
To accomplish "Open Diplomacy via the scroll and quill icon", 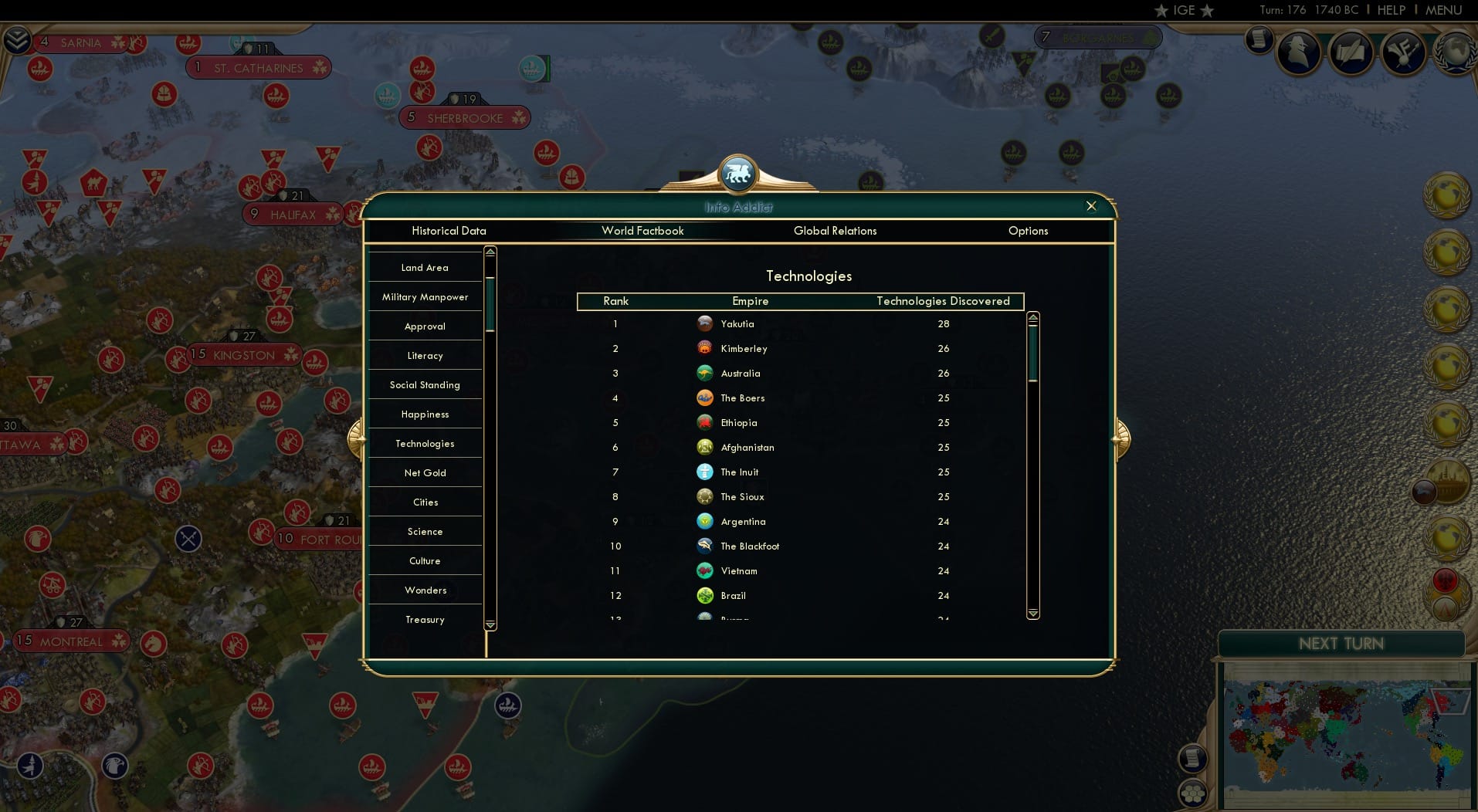I will (1352, 52).
